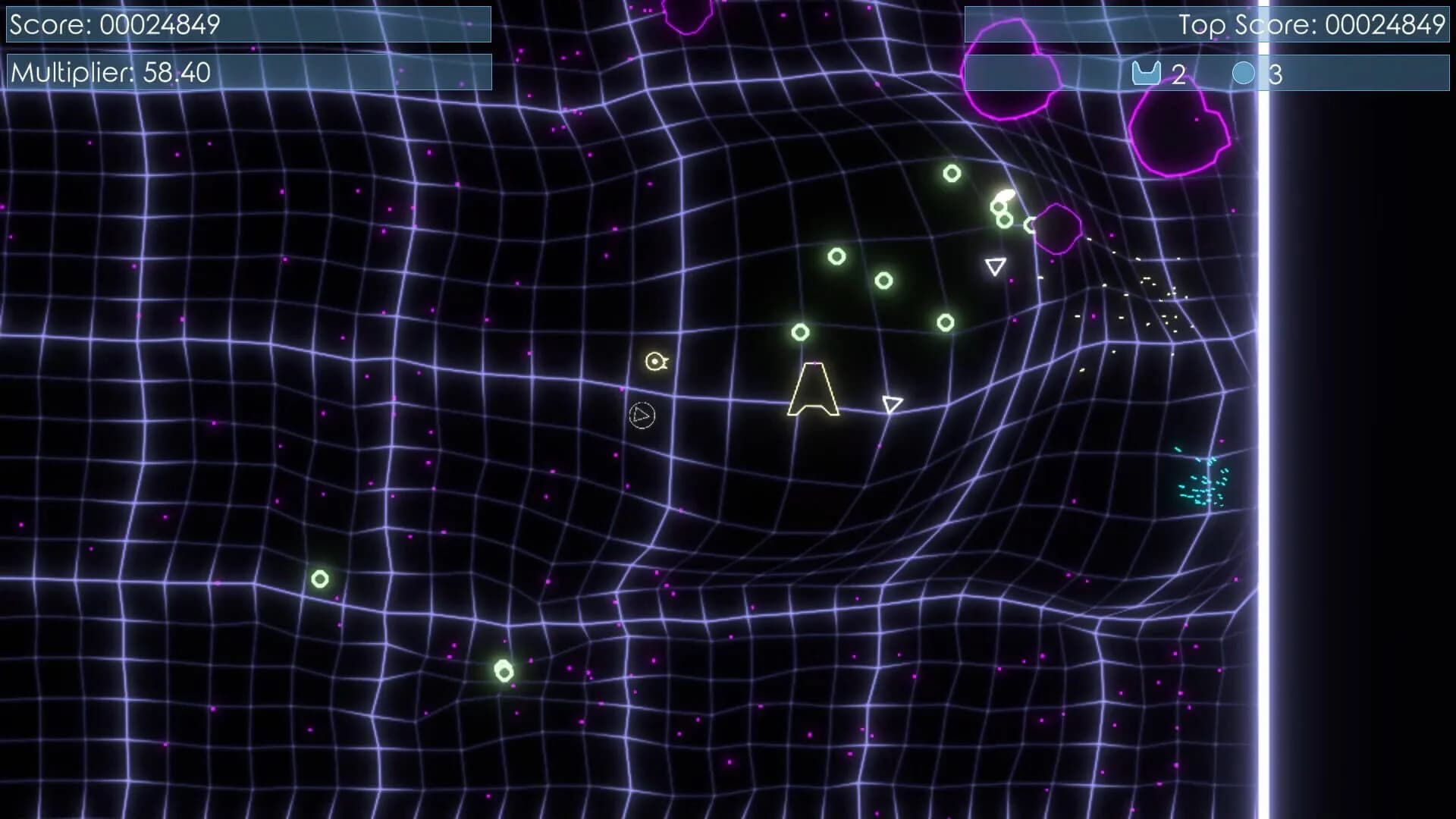Select the glowing green geom above the ship

801,331
